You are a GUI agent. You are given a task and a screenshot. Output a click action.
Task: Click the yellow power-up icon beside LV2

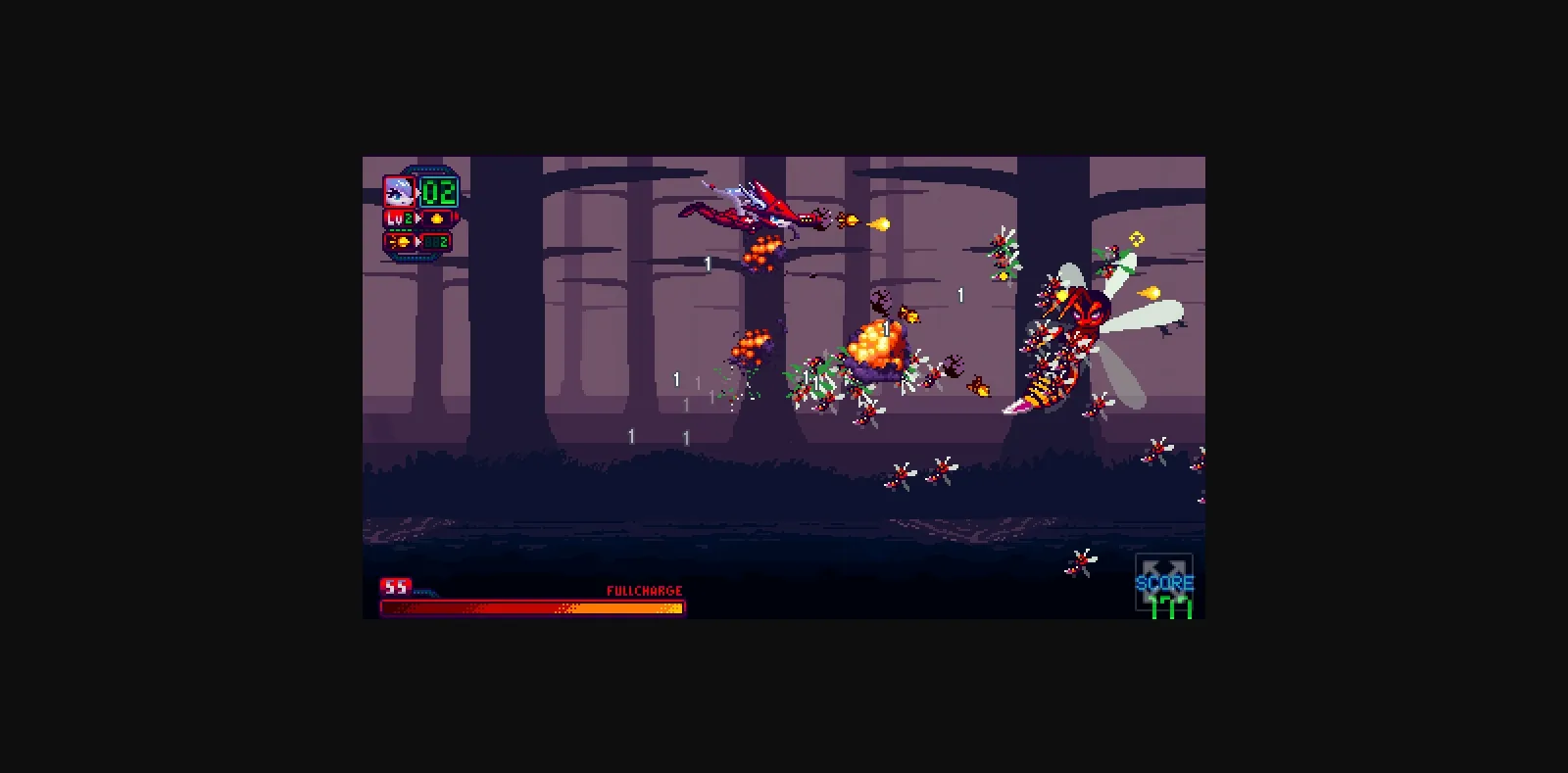coord(437,218)
